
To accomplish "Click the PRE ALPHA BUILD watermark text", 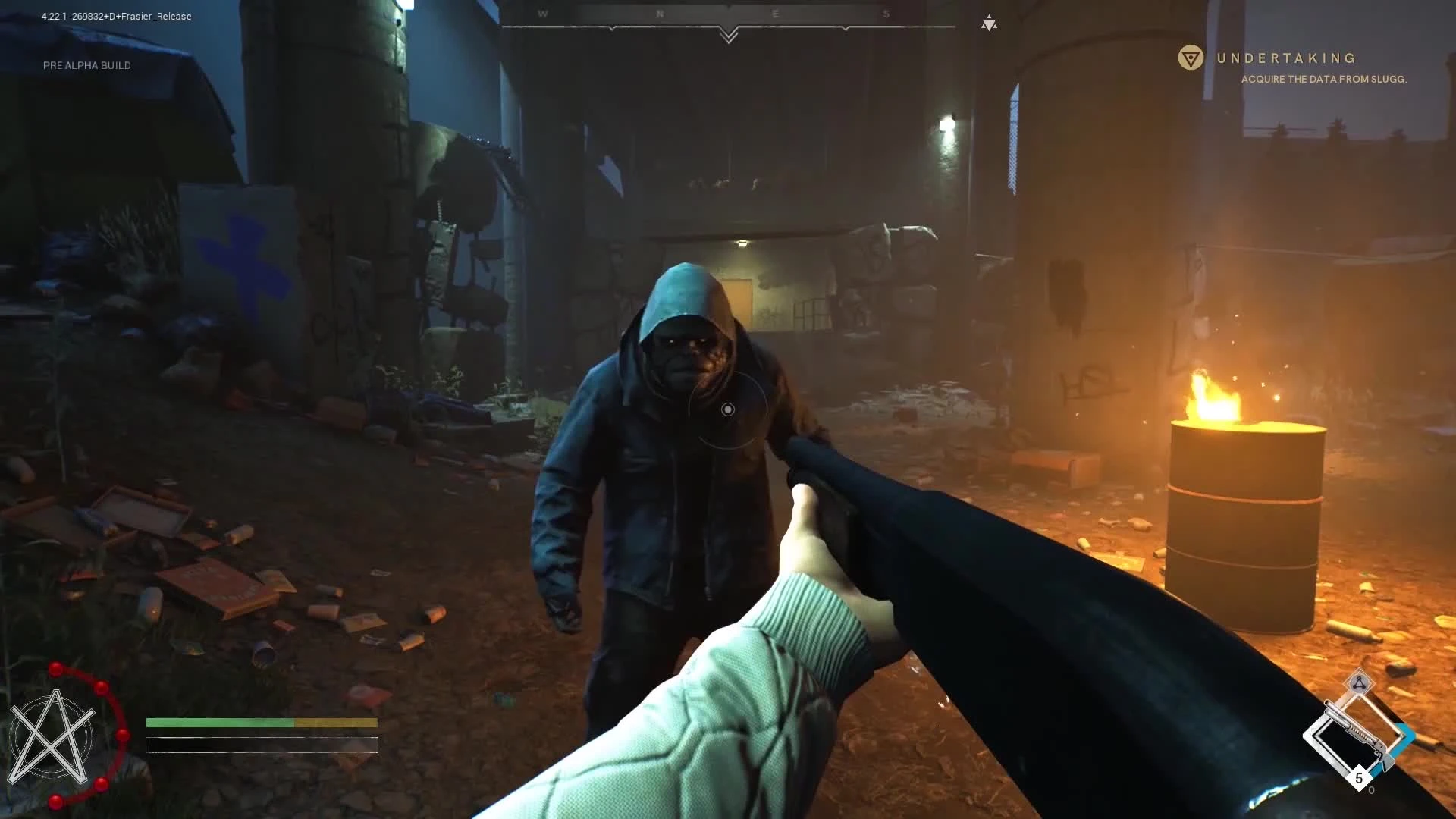I will pyautogui.click(x=86, y=65).
